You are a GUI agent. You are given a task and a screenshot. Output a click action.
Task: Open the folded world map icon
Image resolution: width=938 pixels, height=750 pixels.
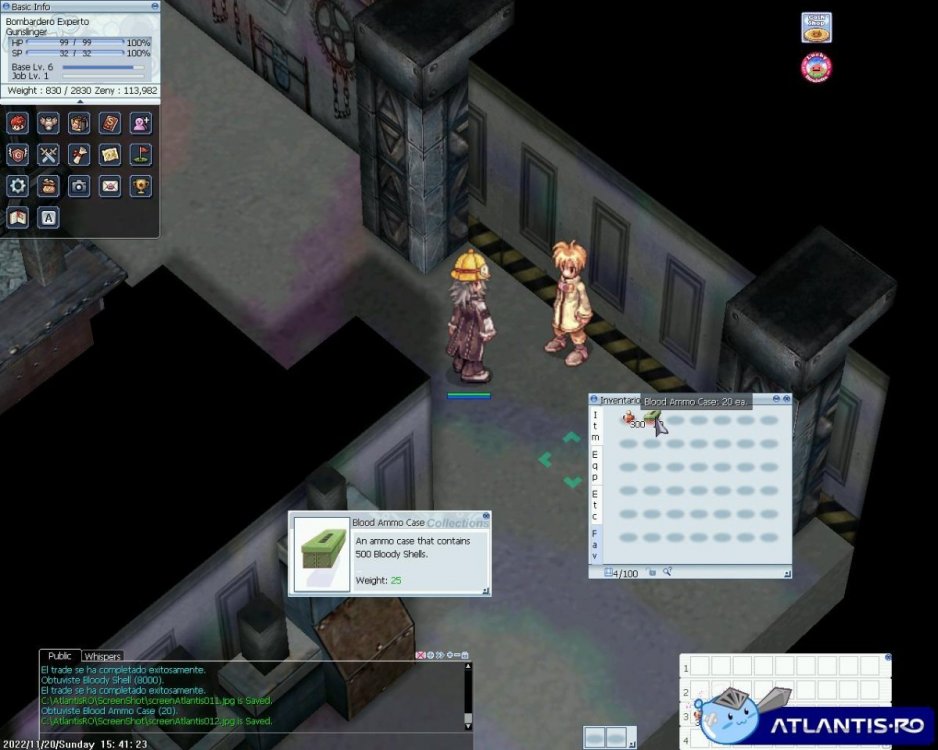pyautogui.click(x=18, y=216)
